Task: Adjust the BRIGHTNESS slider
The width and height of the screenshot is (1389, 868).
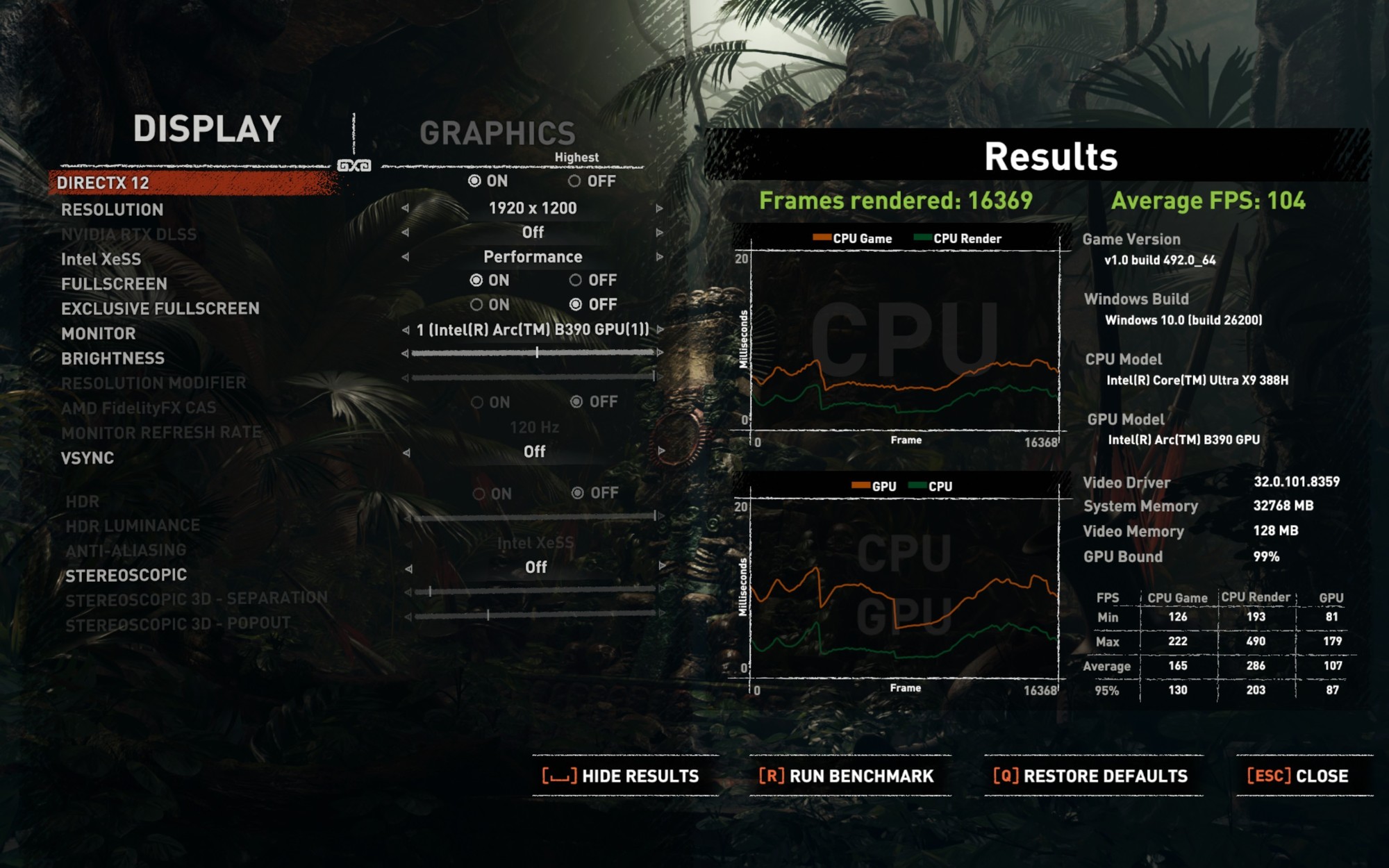Action: [538, 352]
